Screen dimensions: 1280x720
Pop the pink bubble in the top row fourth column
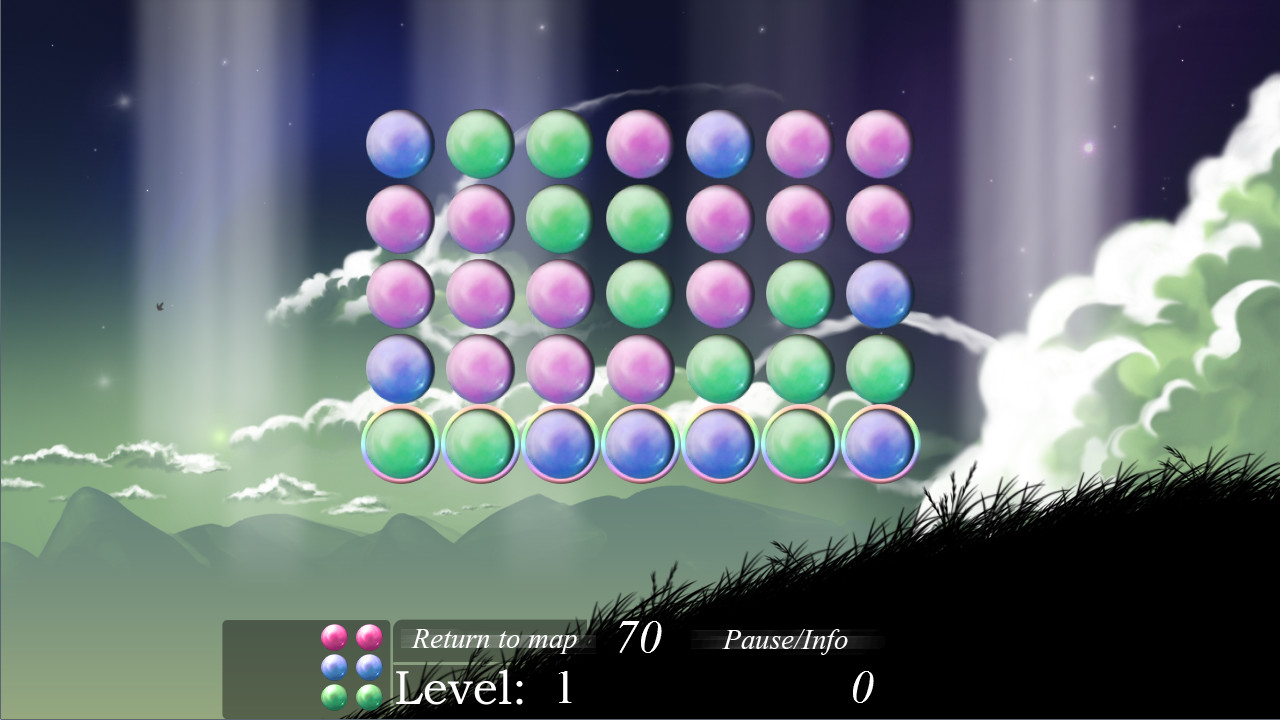(640, 145)
